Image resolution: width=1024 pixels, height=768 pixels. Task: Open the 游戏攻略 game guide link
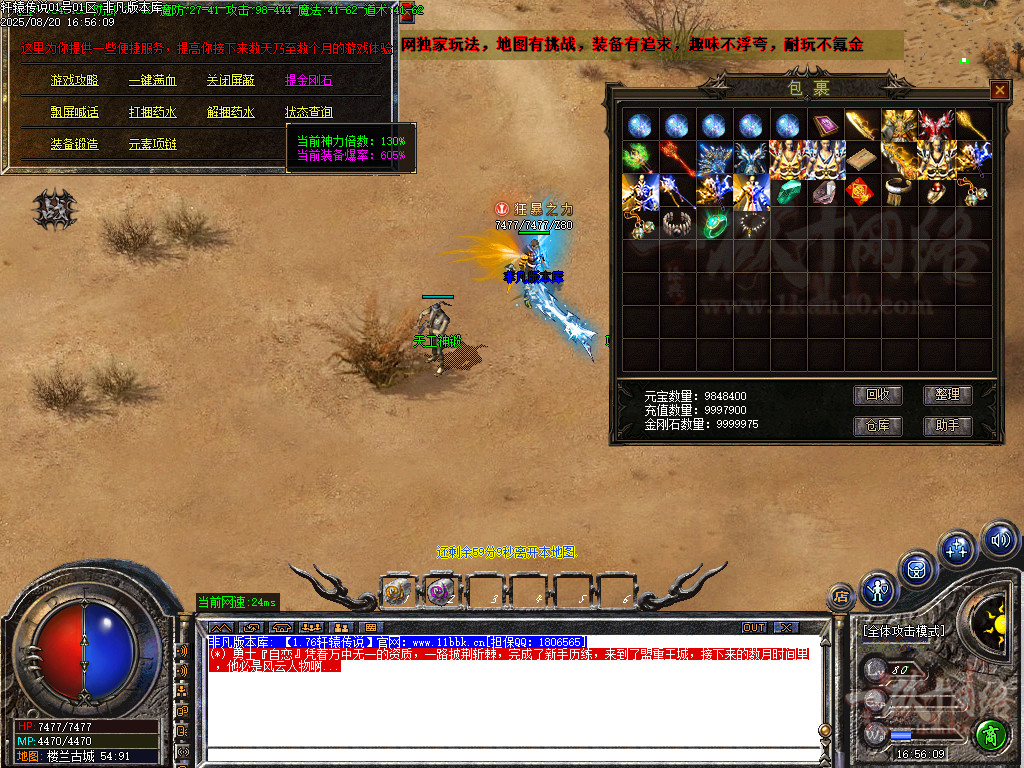tap(75, 81)
